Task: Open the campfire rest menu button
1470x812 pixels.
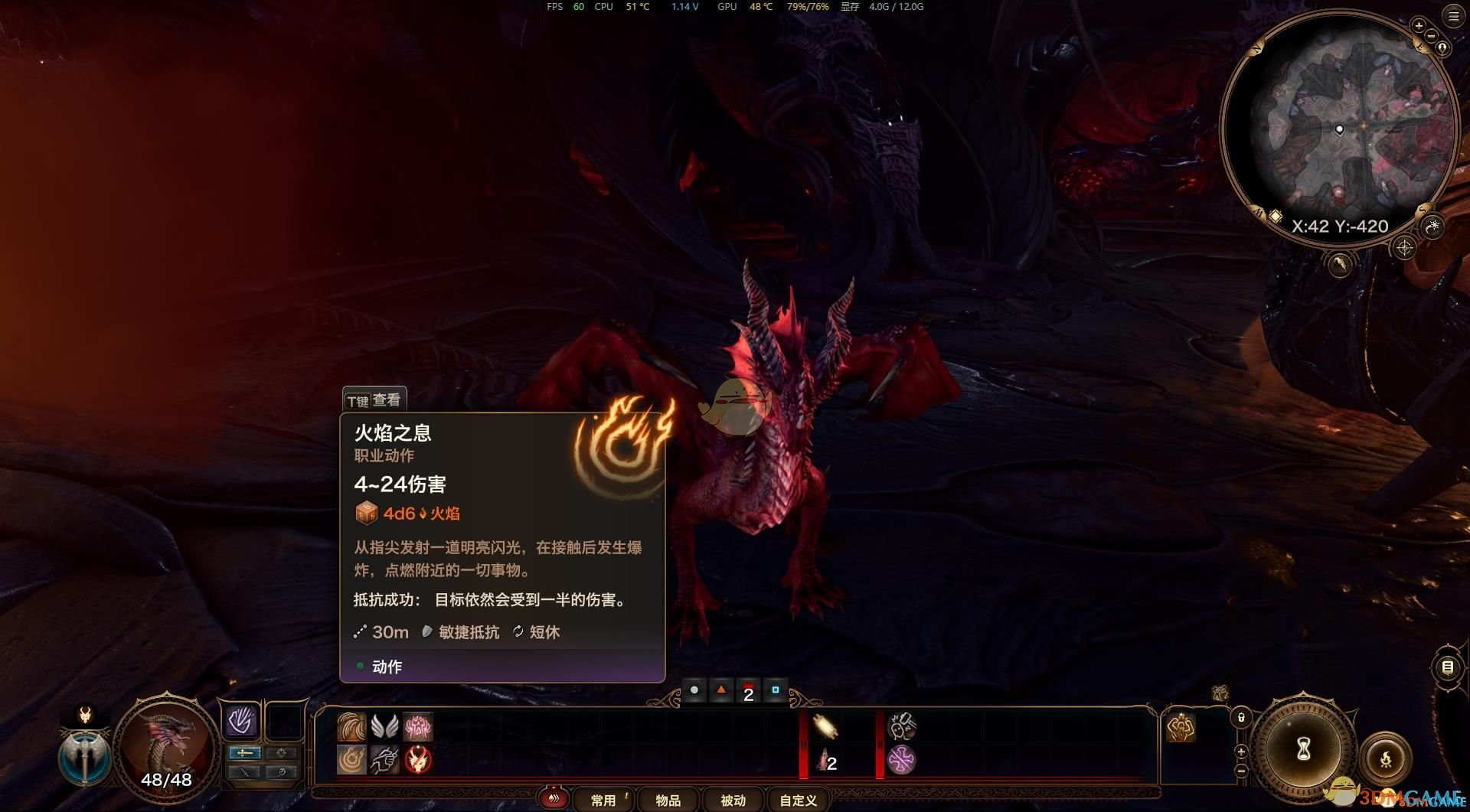Action: pyautogui.click(x=1387, y=758)
